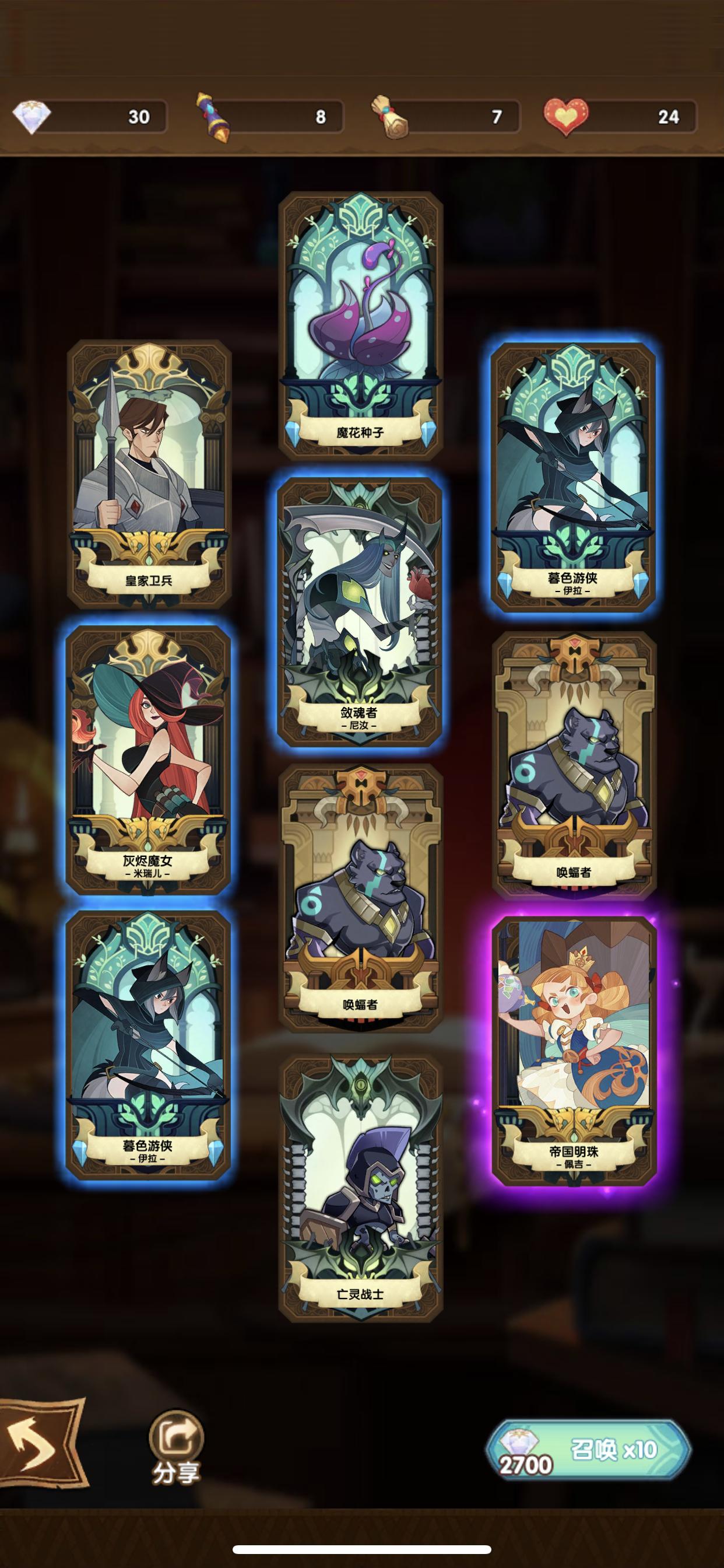
Task: View the 敛魂者 尼汝 hero card
Action: [359, 611]
